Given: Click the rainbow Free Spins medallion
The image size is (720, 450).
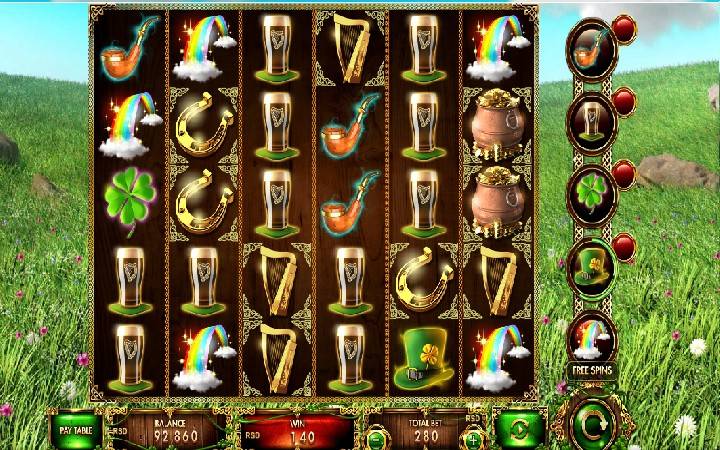Looking at the screenshot, I should click(592, 340).
